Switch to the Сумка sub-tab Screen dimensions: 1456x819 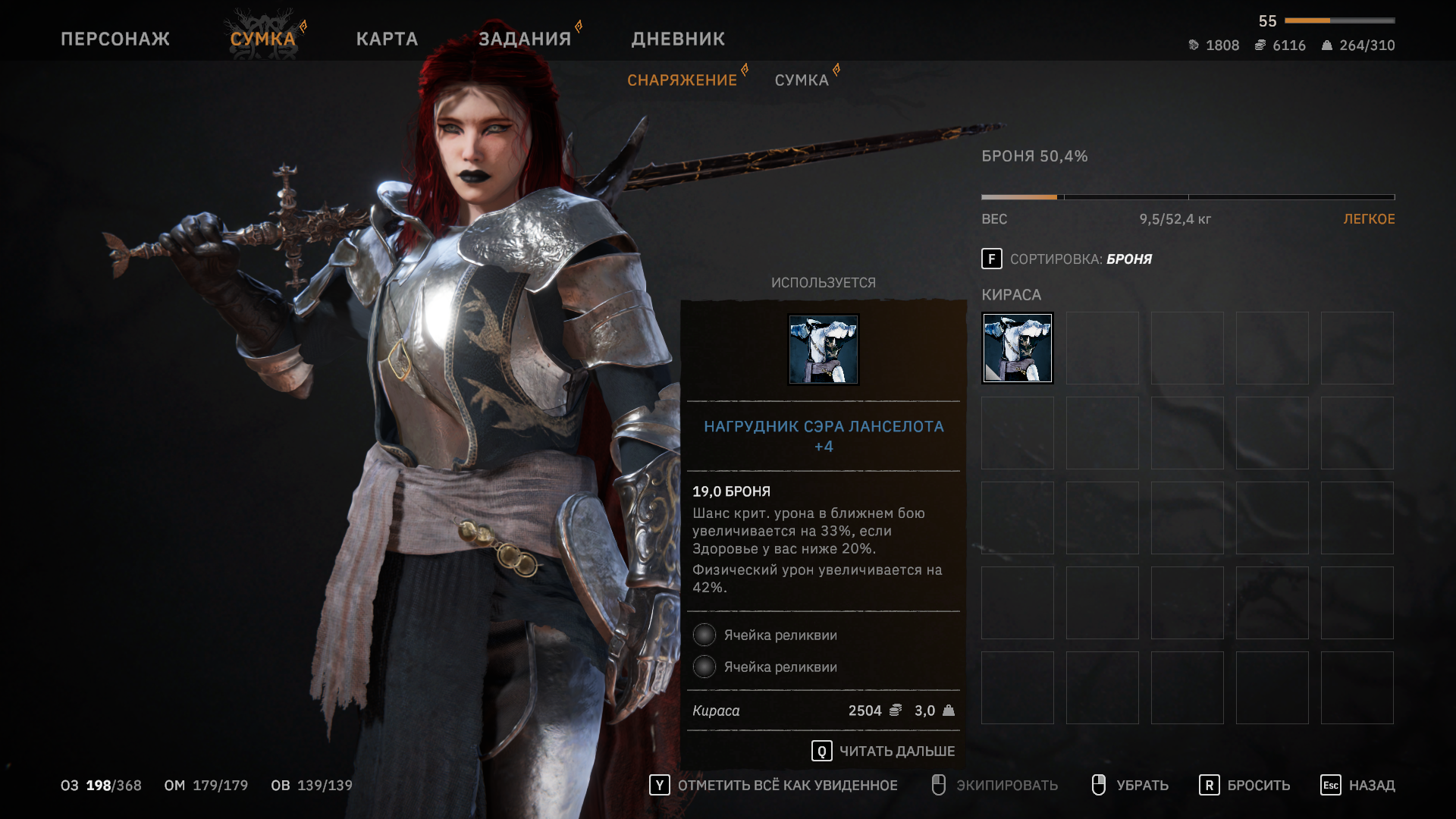(802, 80)
